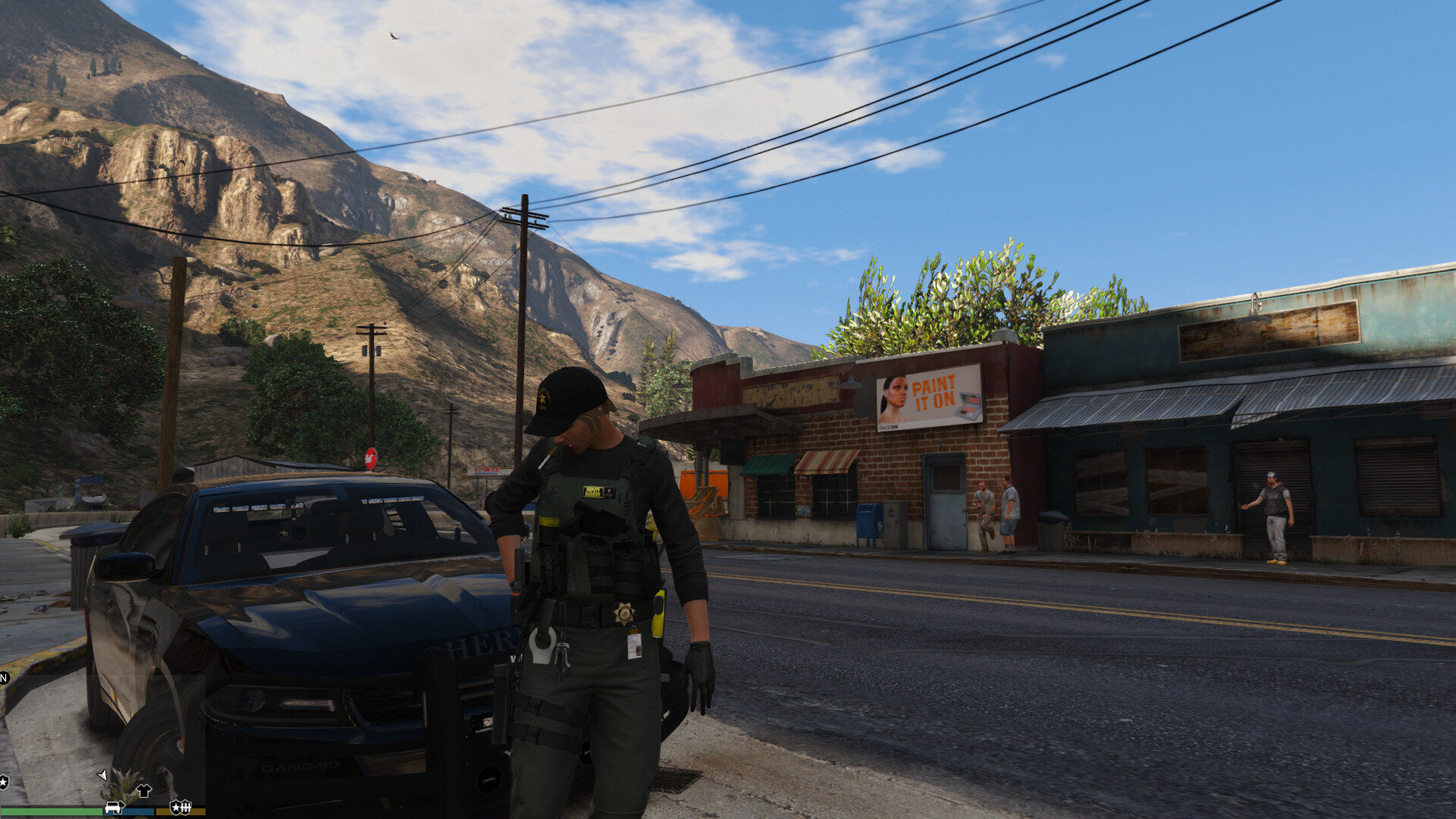1456x819 pixels.
Task: Select the car with arrow blip
Action: [114, 807]
